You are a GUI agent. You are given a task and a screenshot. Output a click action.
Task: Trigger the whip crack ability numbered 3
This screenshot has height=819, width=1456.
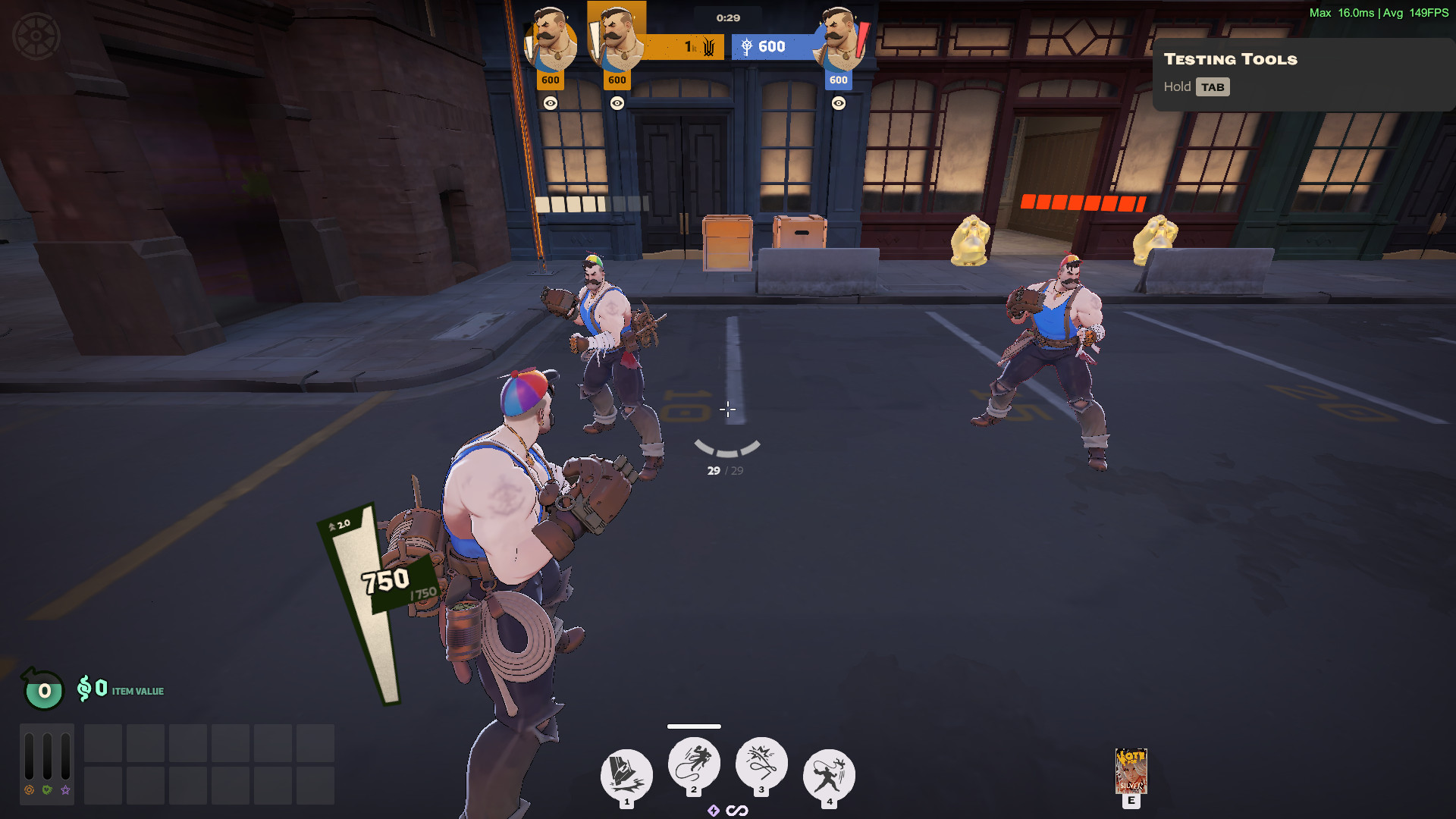761,763
